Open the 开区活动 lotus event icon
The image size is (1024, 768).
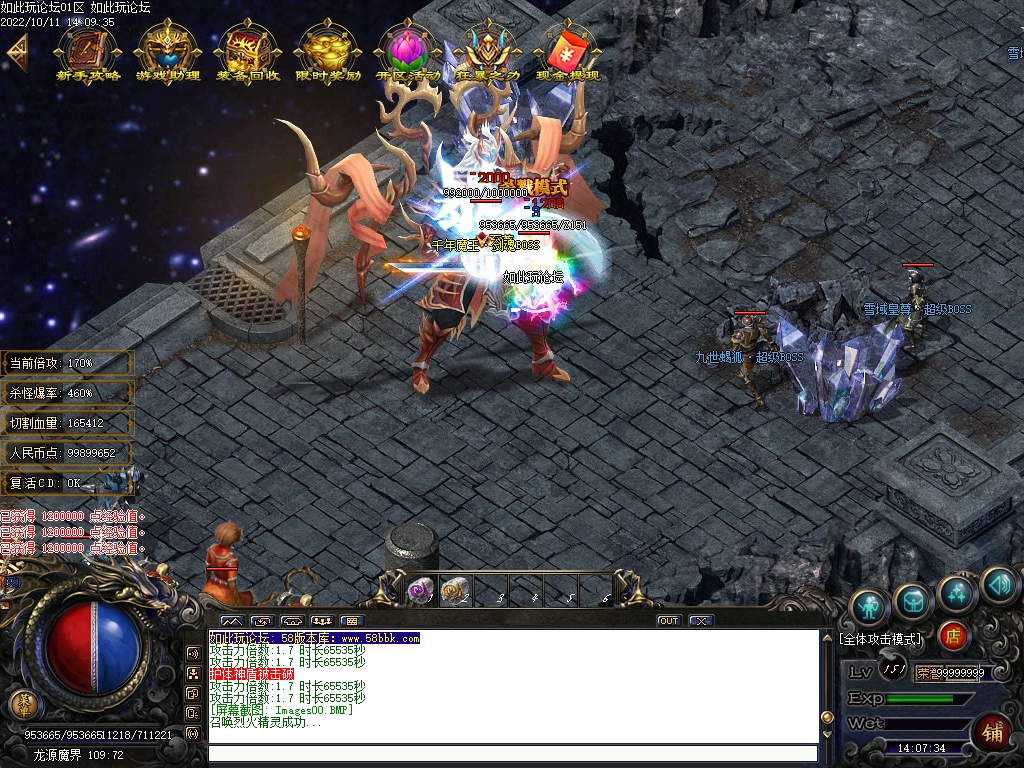(x=407, y=48)
